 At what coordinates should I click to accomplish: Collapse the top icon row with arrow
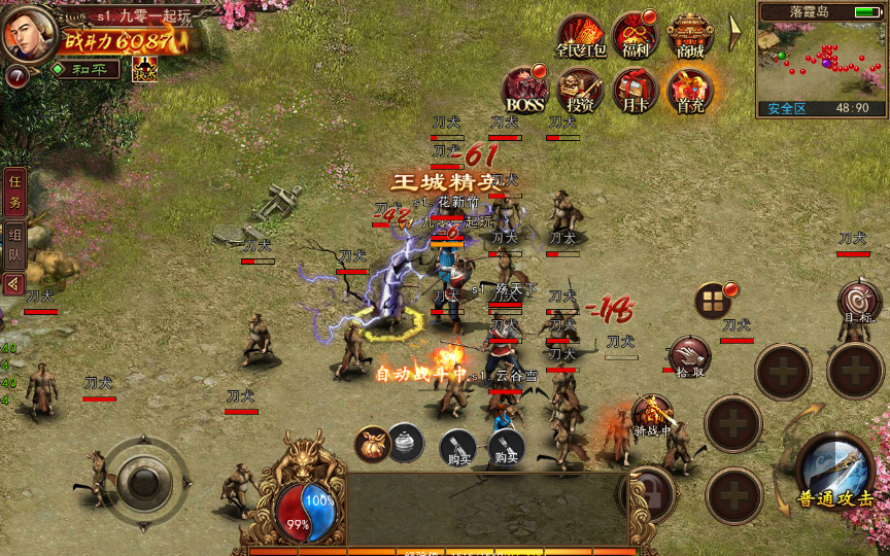734,33
